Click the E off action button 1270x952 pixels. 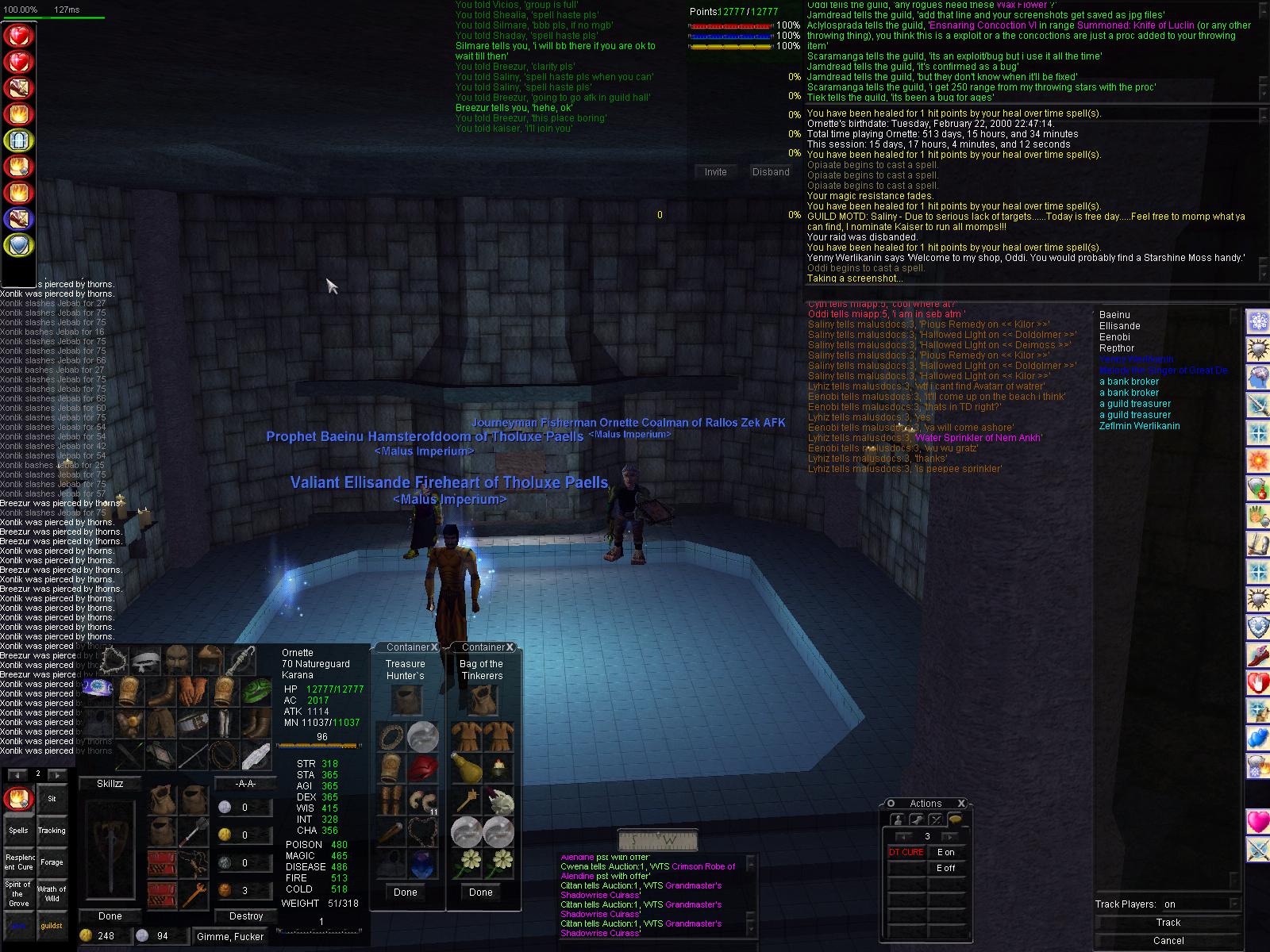pyautogui.click(x=945, y=868)
